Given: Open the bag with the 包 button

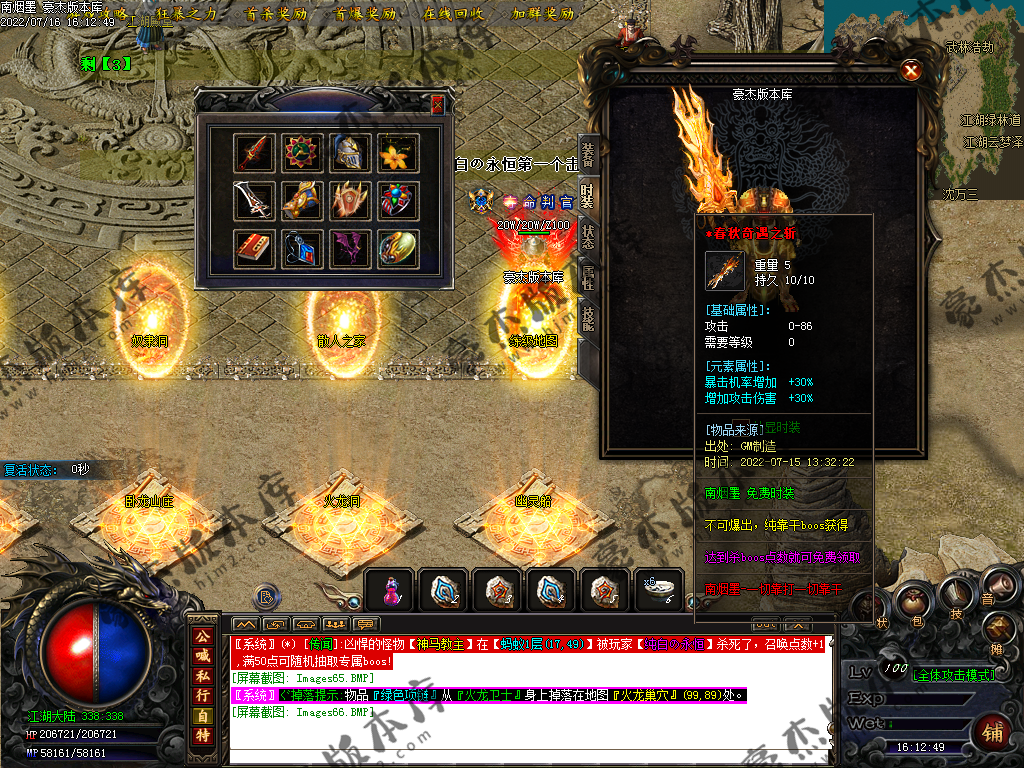Looking at the screenshot, I should pyautogui.click(x=911, y=602).
